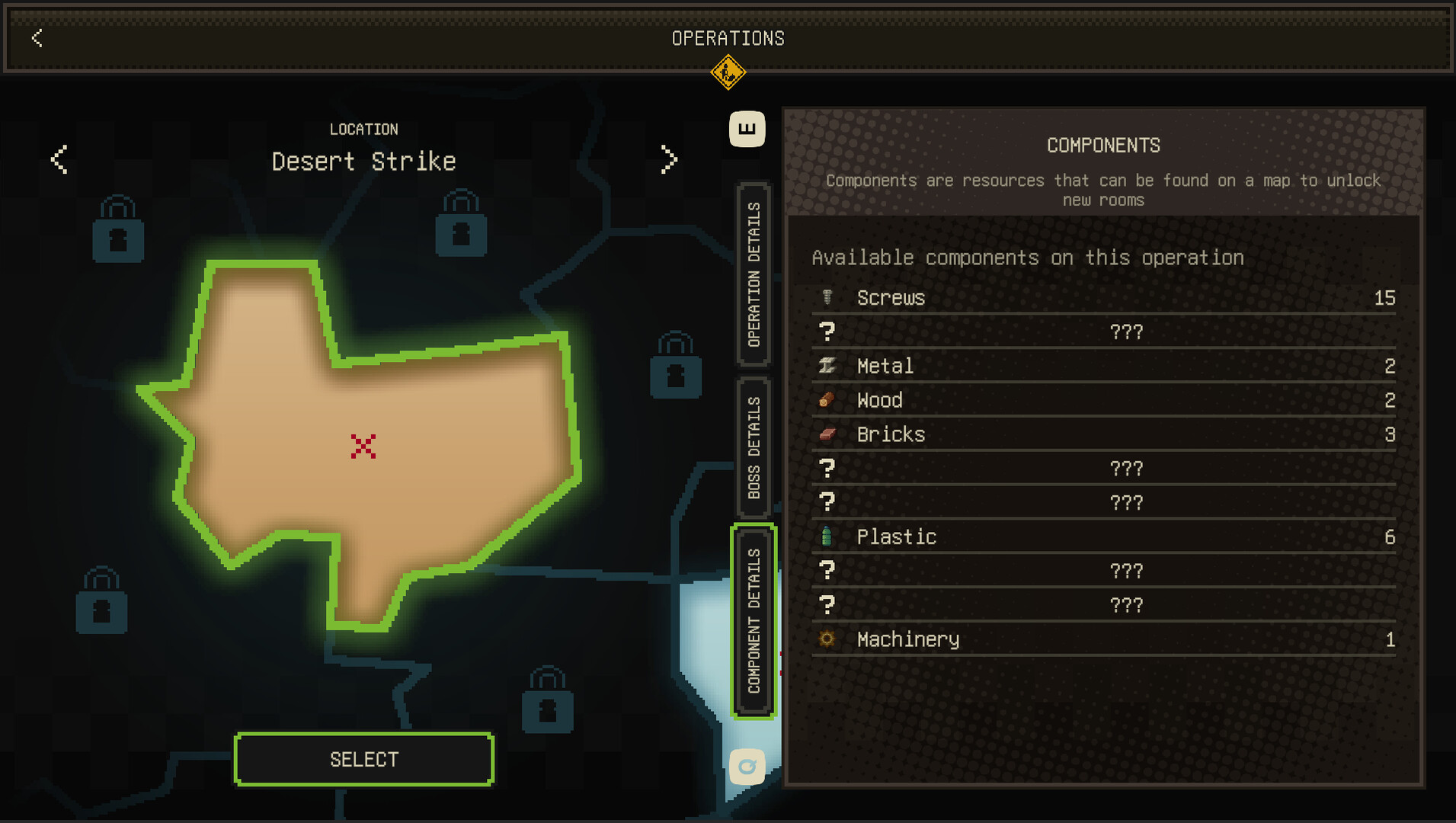Viewport: 1456px width, 823px height.
Task: Open the Operation Details tab
Action: (x=754, y=274)
